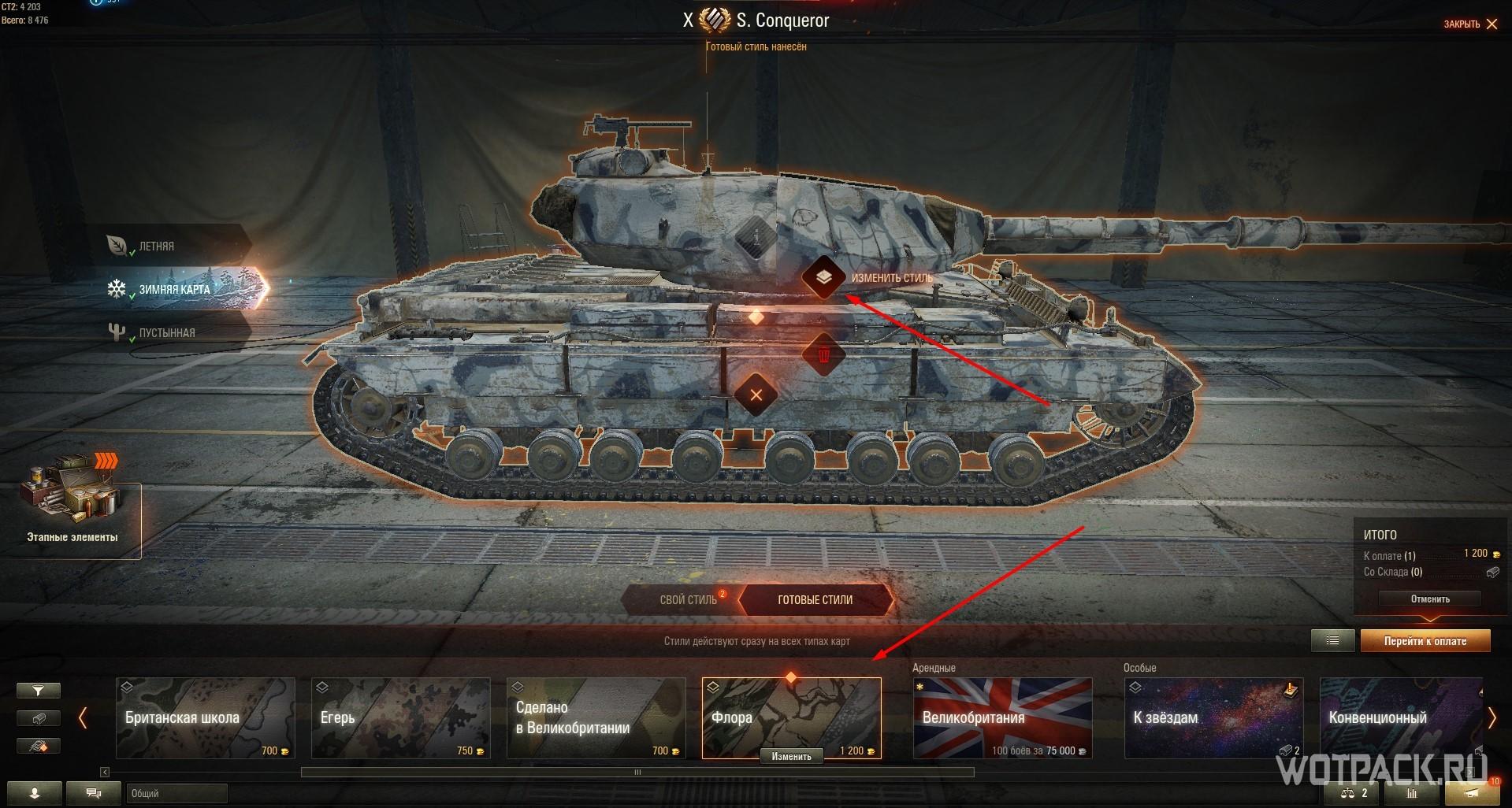Pick the To the Stars style
The height and width of the screenshot is (808, 1512).
click(1213, 717)
